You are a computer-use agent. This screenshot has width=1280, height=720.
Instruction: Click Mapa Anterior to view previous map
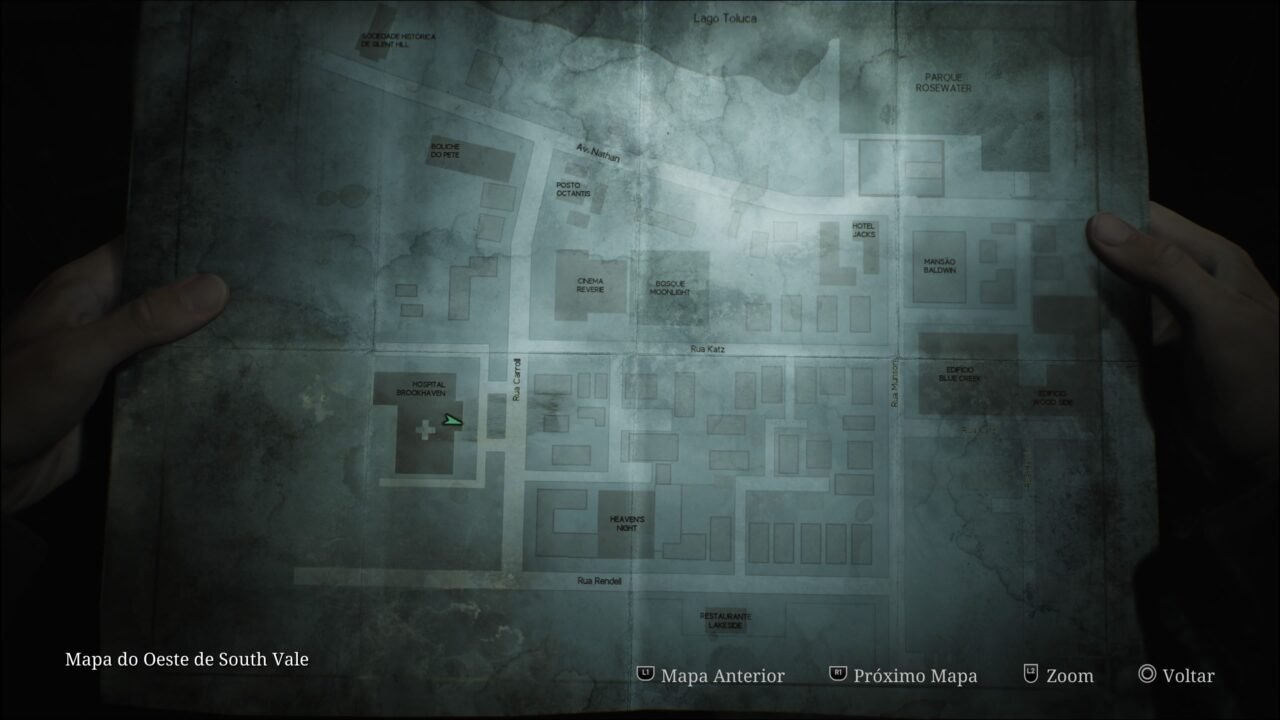click(722, 676)
